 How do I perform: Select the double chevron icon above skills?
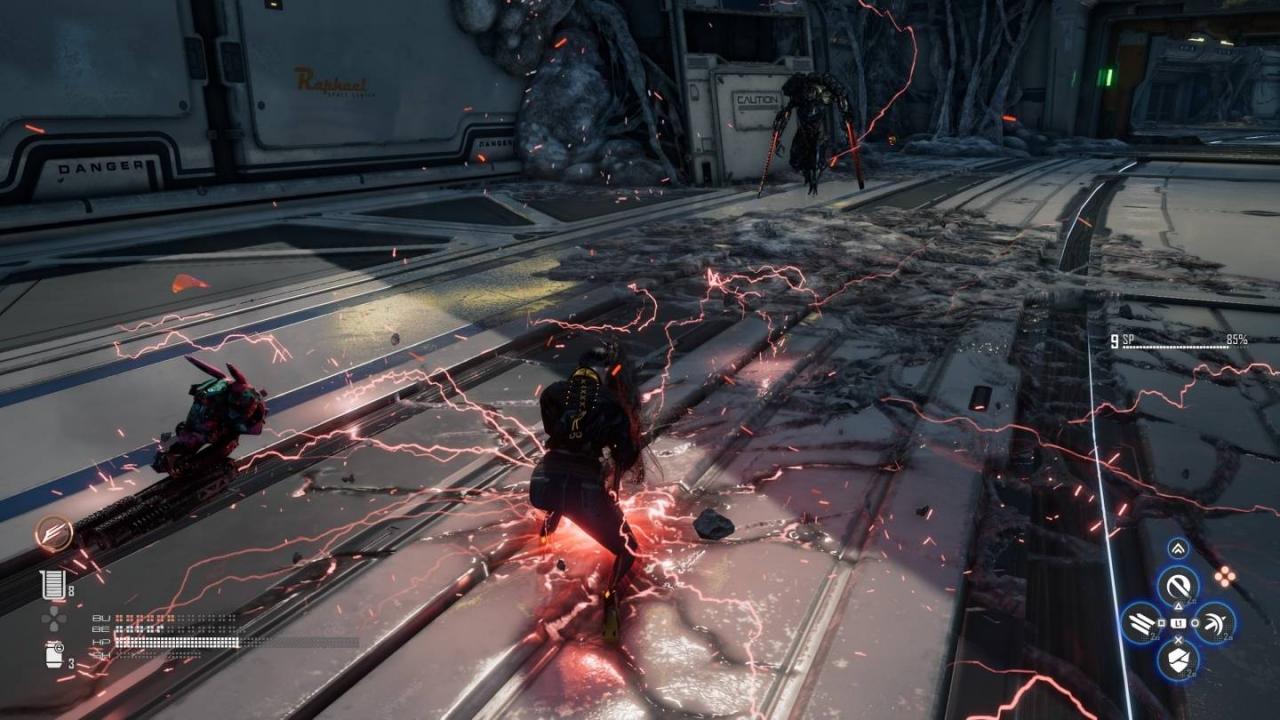1178,548
